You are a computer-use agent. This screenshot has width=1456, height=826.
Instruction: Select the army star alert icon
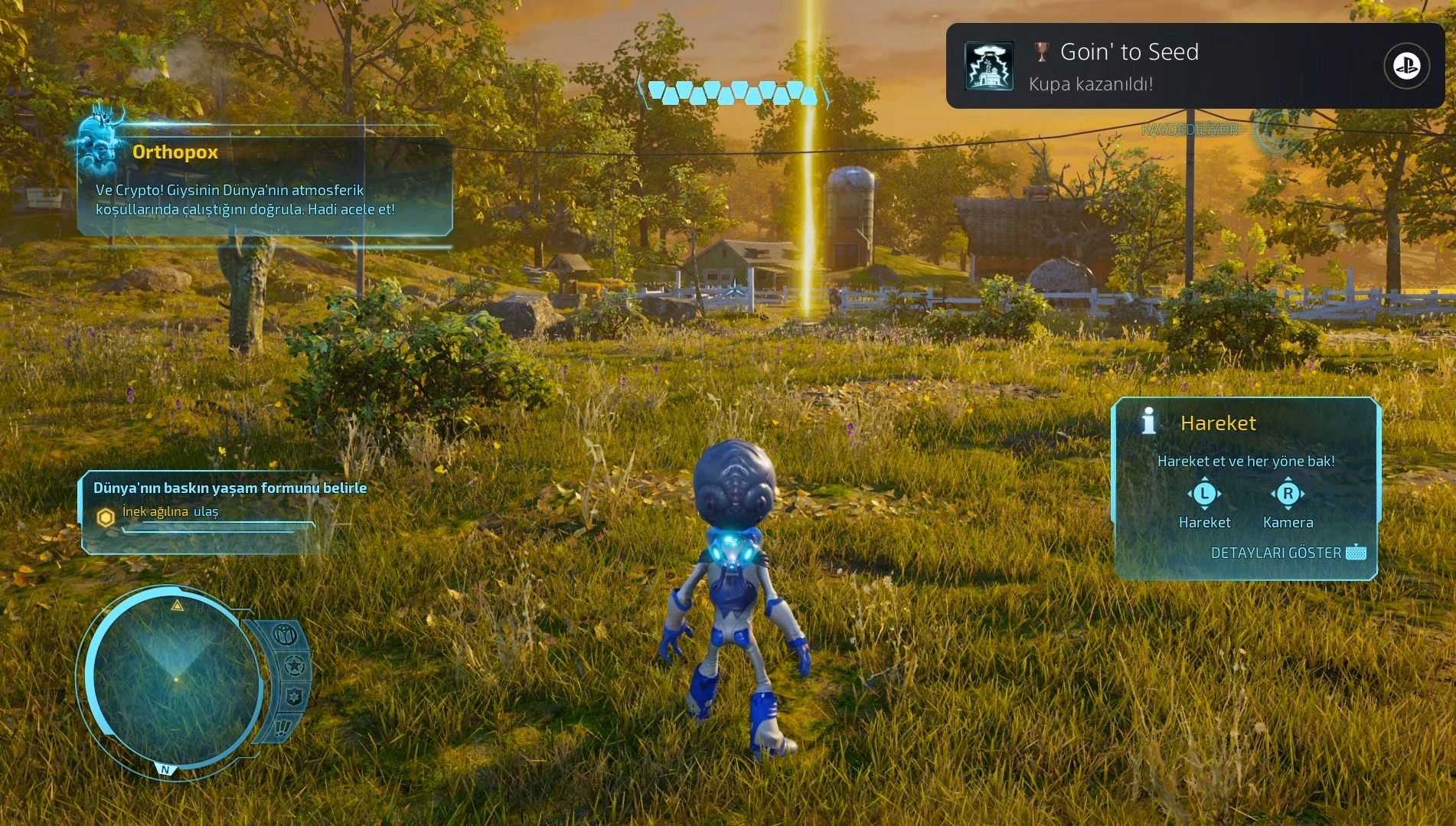[x=294, y=666]
